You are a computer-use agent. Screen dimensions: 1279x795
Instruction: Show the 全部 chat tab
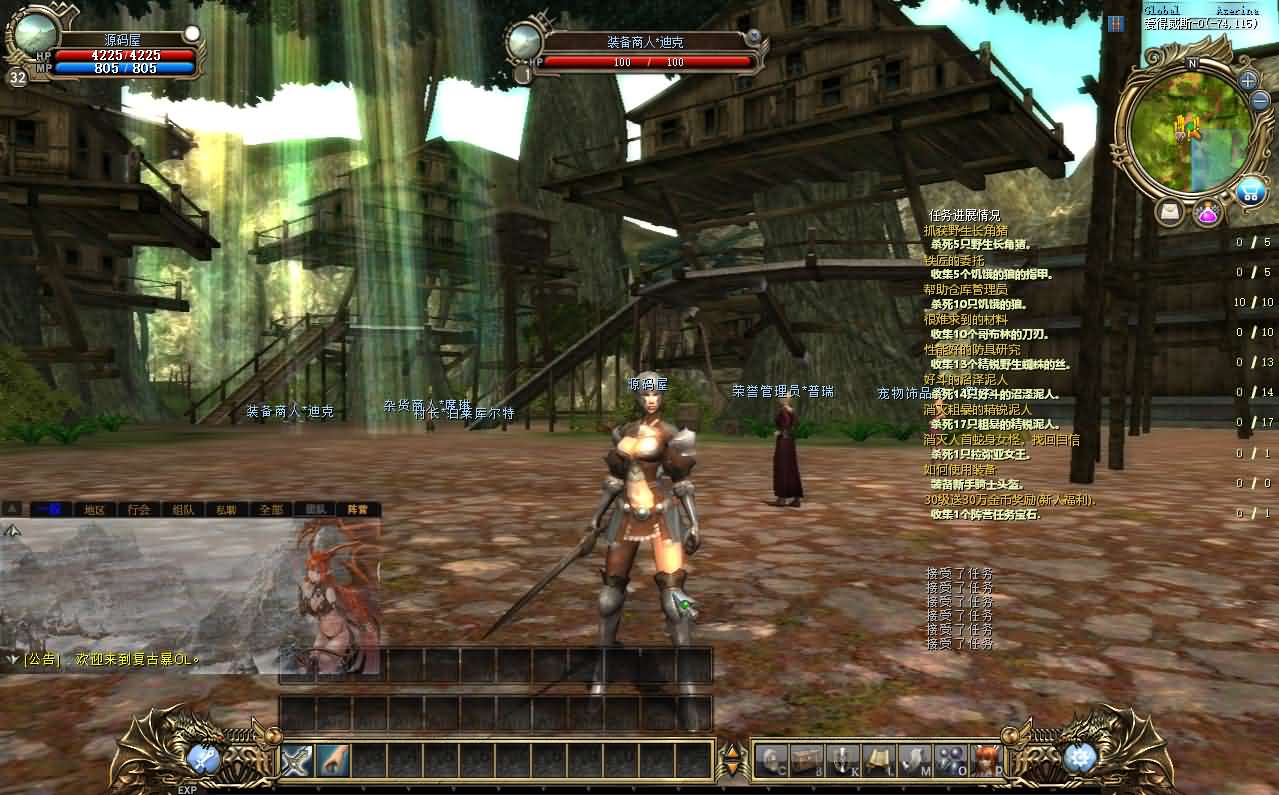coord(271,509)
